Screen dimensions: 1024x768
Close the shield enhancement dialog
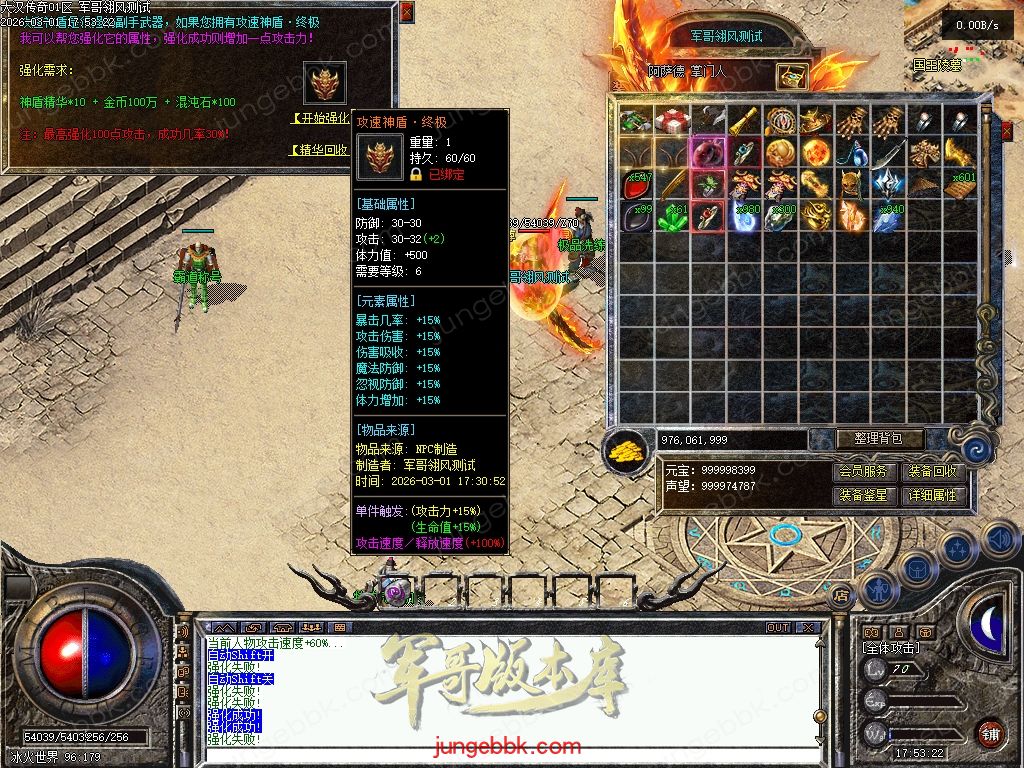coord(405,12)
